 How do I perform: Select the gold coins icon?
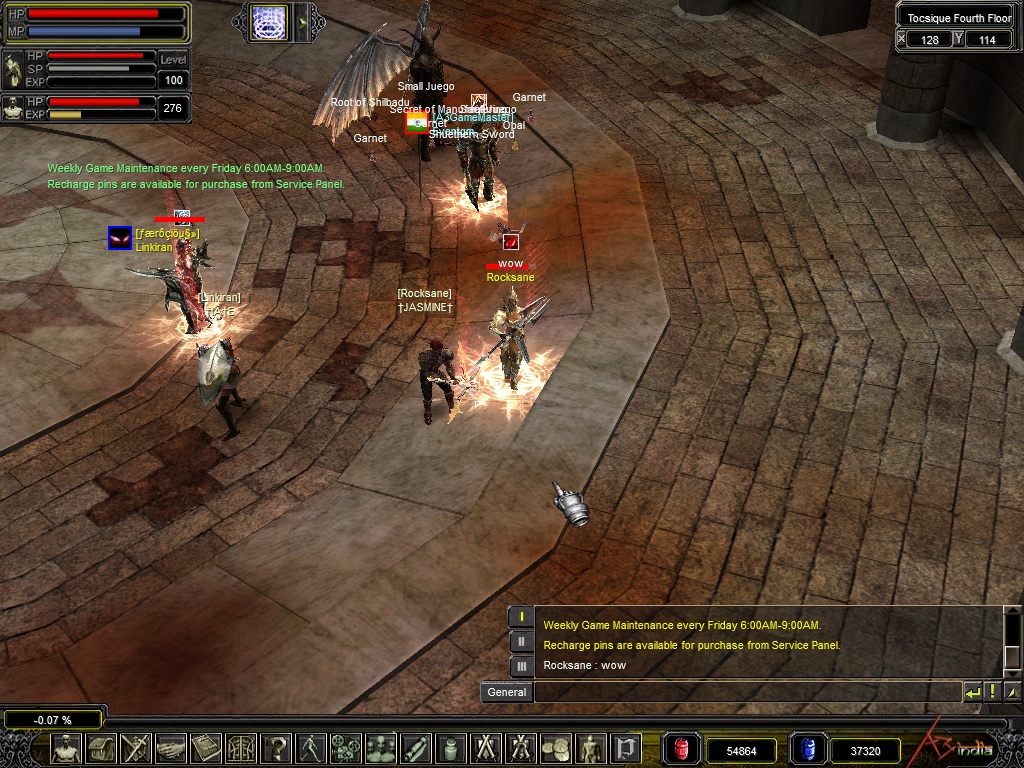pos(555,748)
